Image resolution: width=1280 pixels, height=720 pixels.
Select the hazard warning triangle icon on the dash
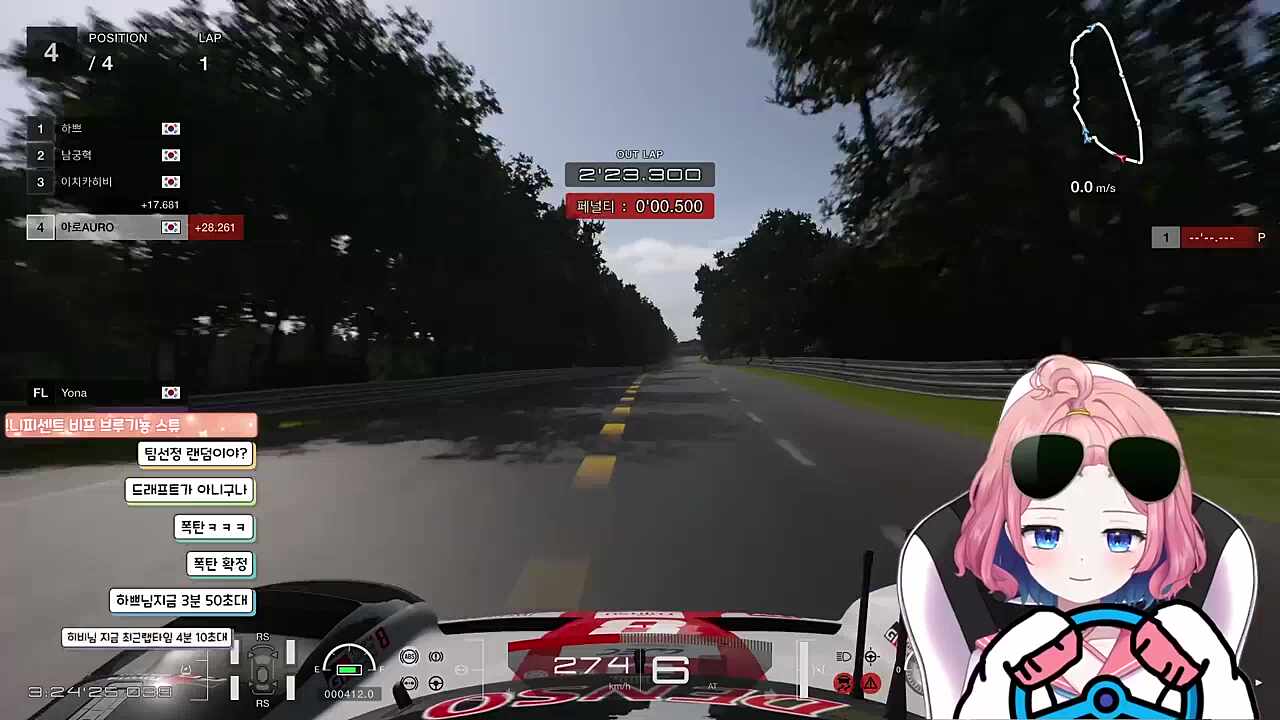[x=871, y=683]
